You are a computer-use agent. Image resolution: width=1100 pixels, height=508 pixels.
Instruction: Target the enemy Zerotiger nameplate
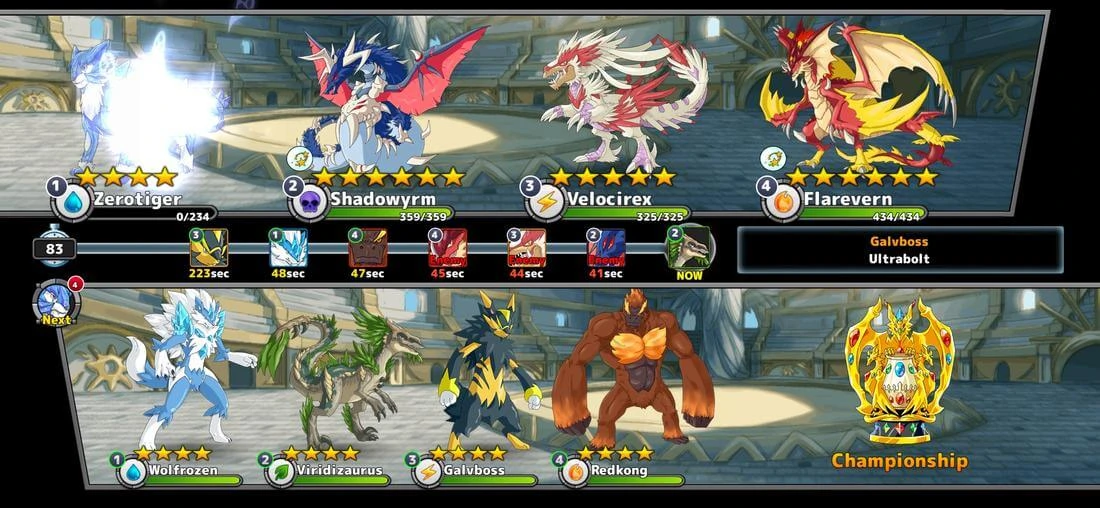pyautogui.click(x=135, y=200)
